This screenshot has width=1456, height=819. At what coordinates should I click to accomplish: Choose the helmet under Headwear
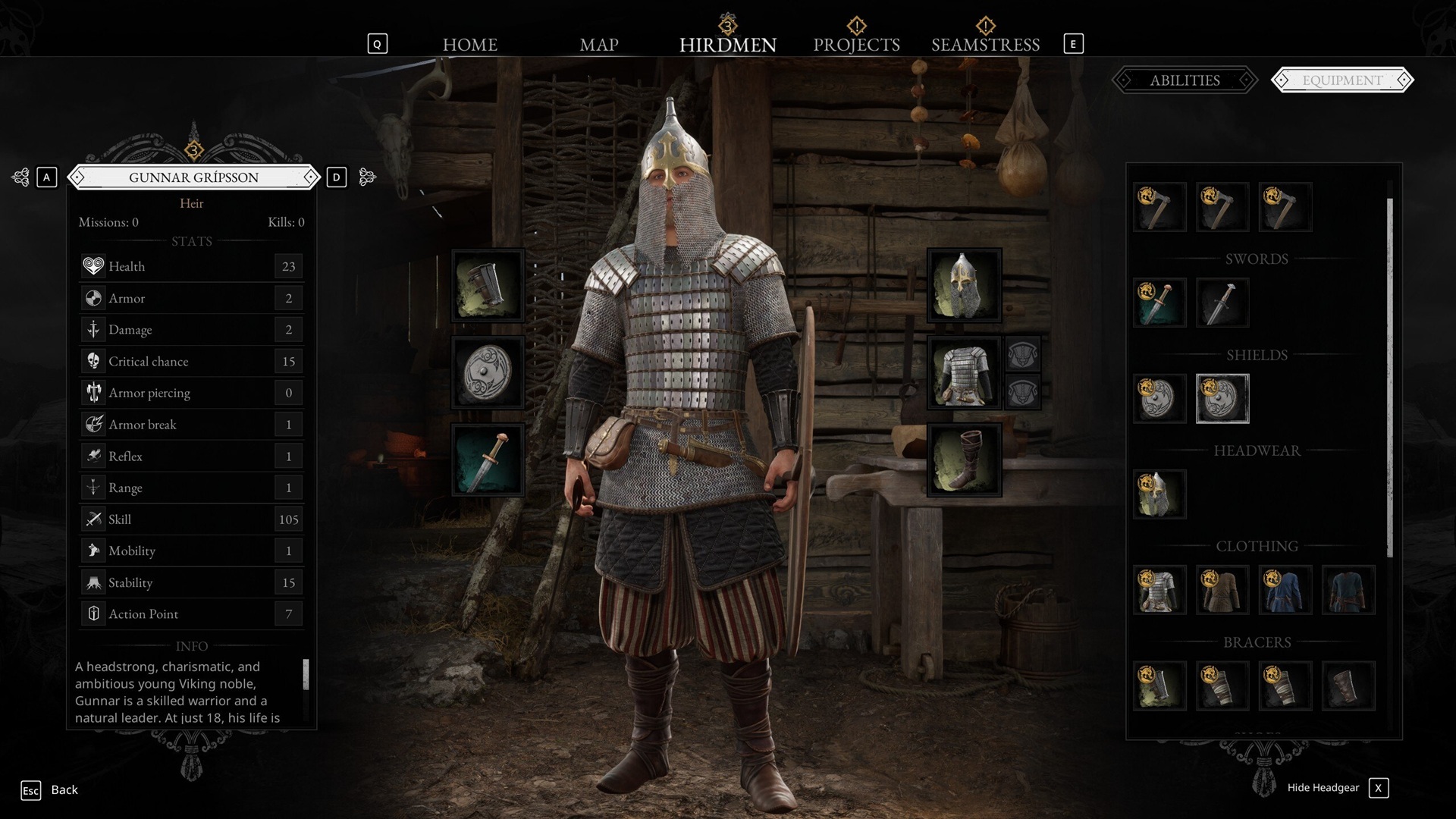(1159, 494)
